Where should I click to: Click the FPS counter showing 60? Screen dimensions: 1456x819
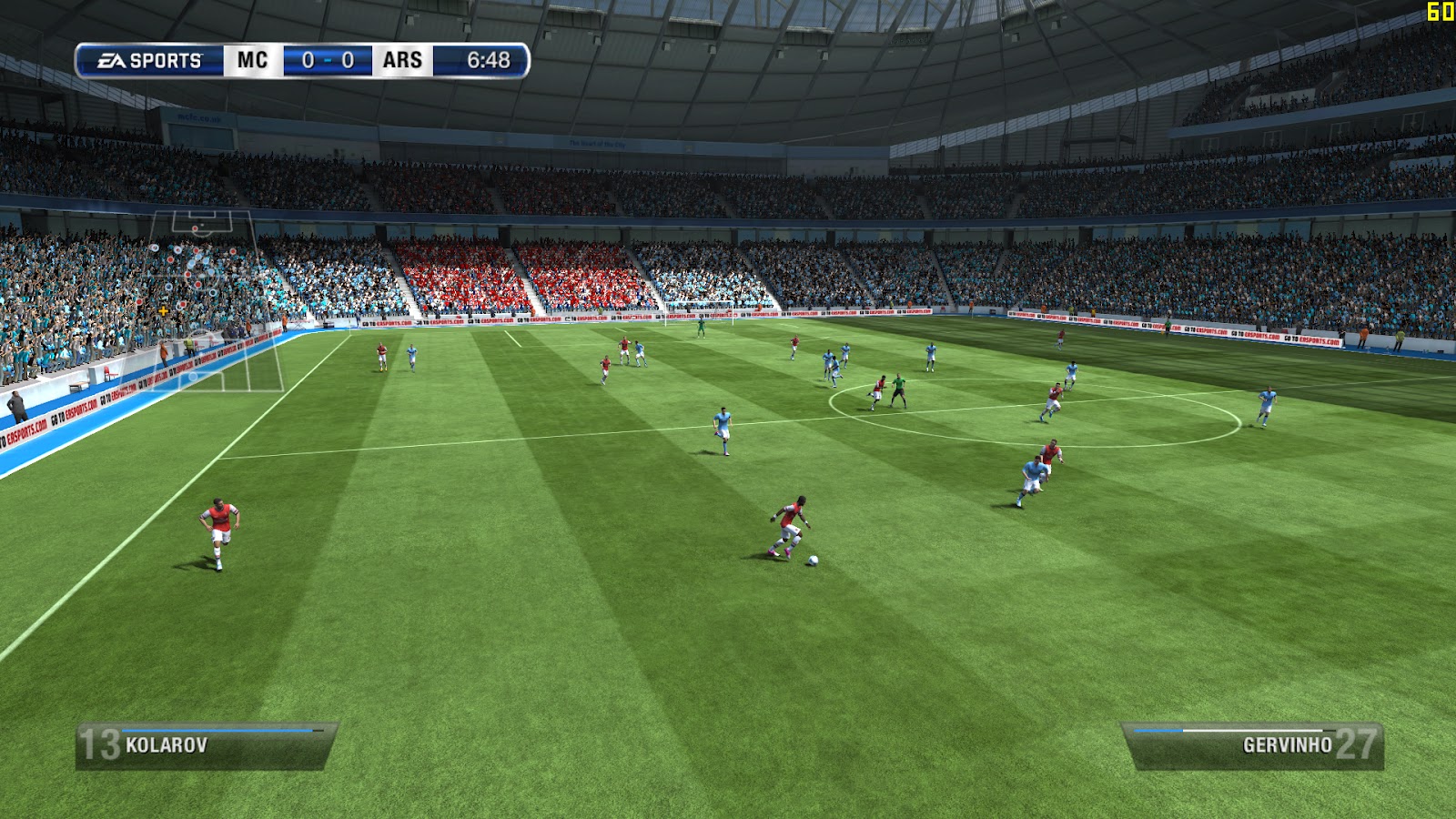pos(1441,11)
